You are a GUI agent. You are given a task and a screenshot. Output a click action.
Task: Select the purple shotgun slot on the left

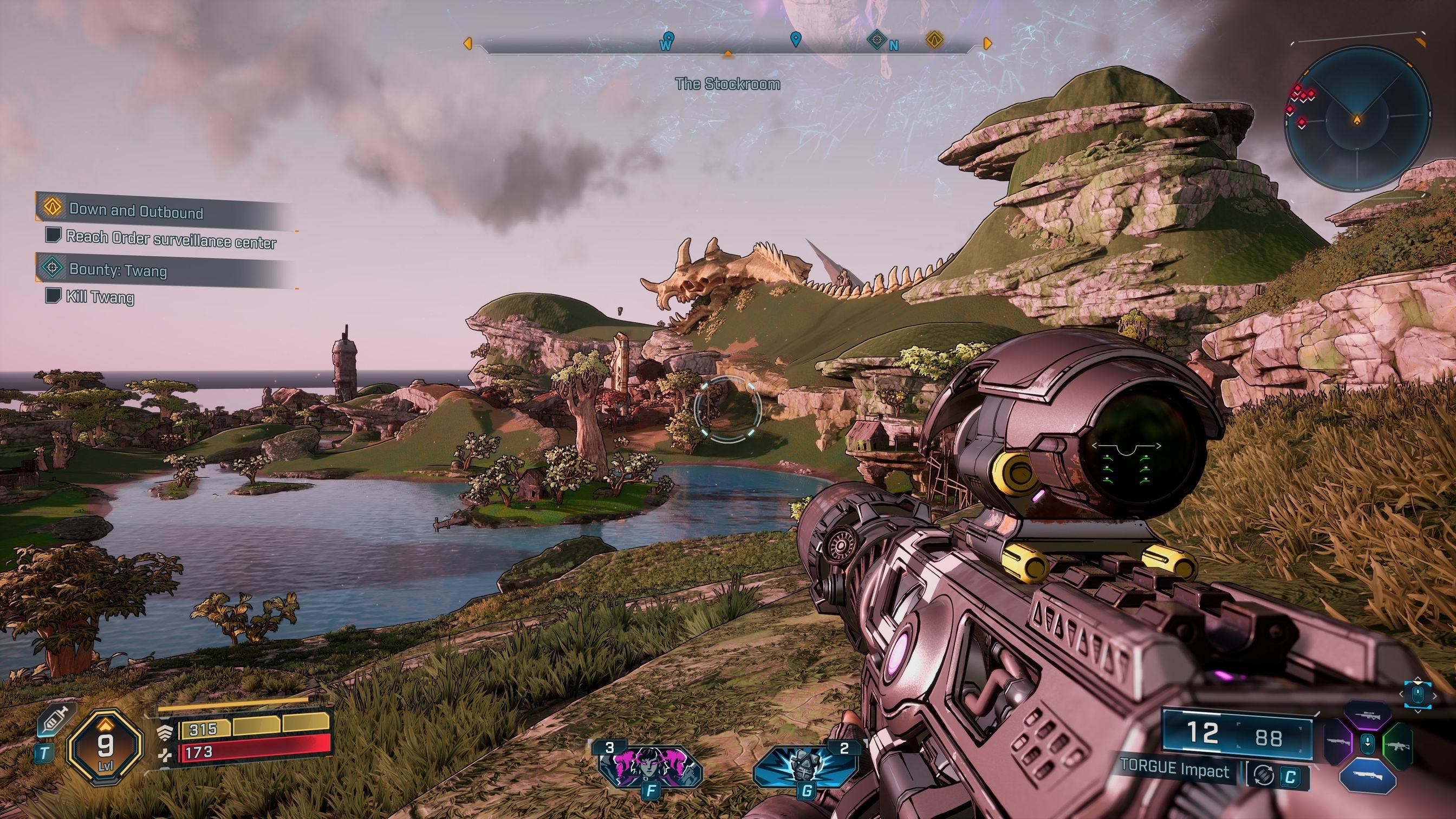[1337, 743]
